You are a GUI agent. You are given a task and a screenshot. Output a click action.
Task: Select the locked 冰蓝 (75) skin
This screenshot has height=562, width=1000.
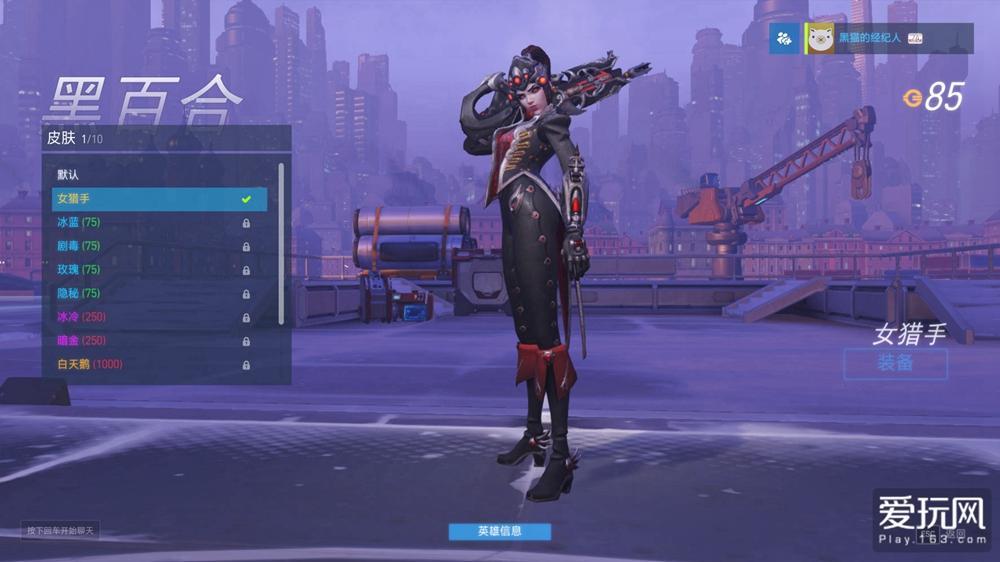click(x=150, y=222)
